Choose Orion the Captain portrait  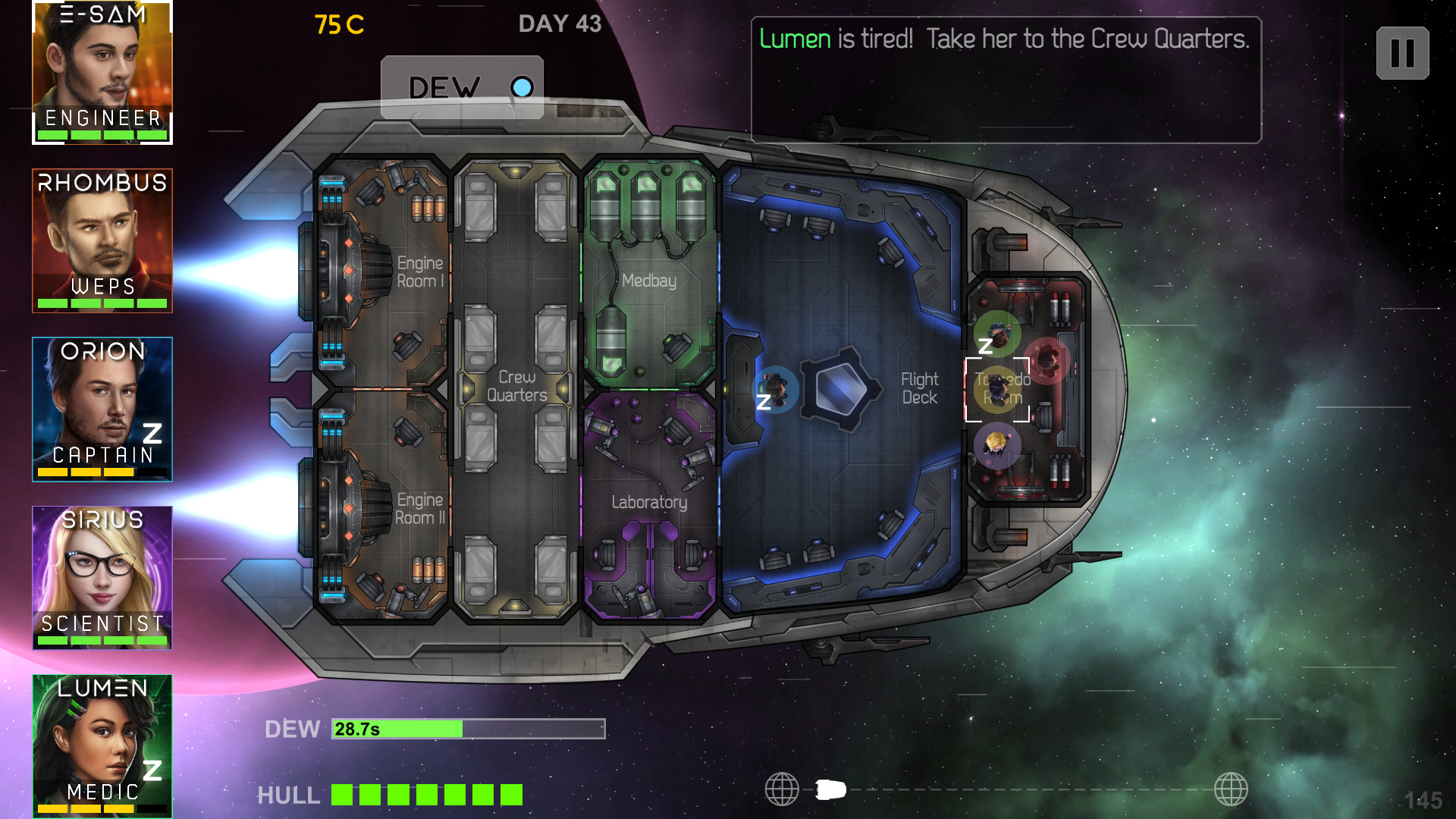pyautogui.click(x=102, y=409)
